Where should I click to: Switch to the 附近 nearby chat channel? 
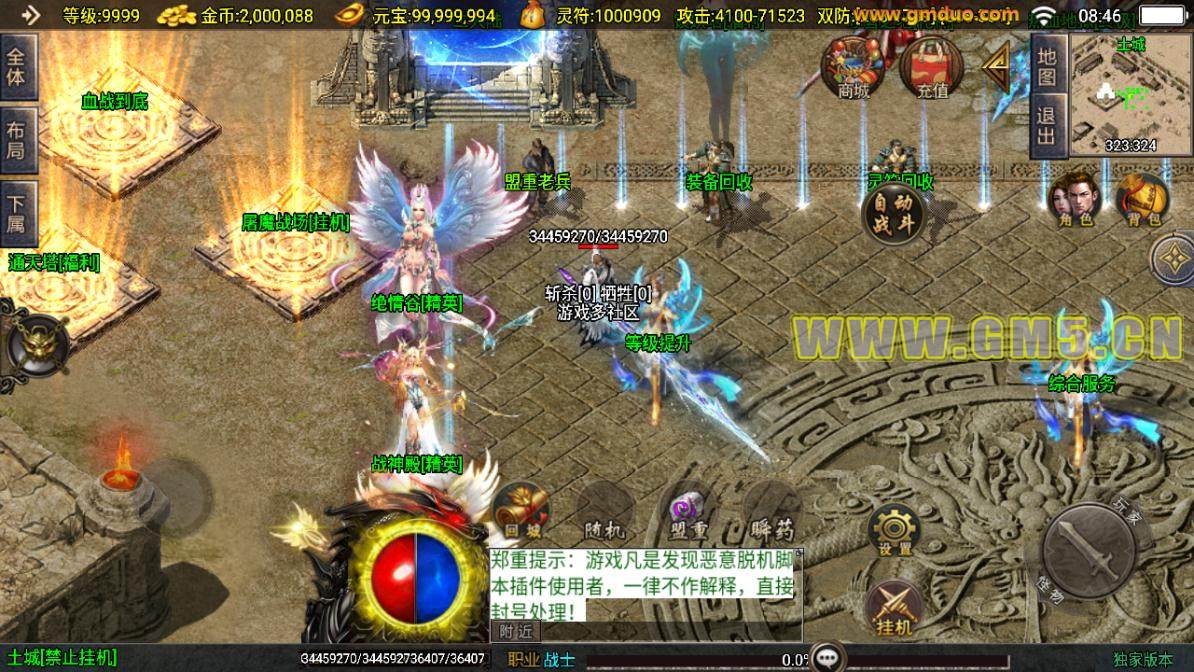click(516, 631)
